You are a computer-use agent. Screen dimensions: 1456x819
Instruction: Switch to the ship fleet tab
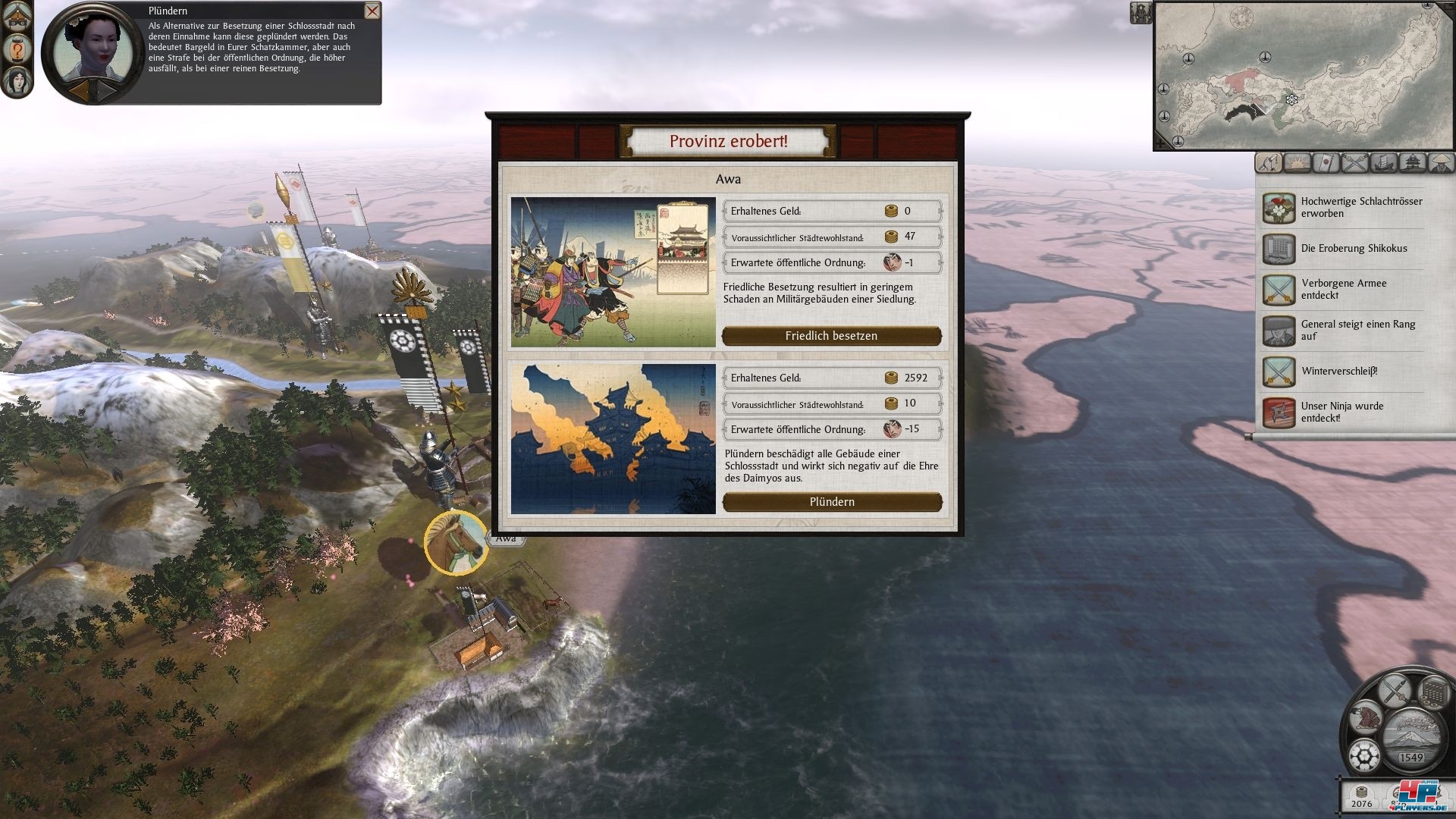(1383, 162)
